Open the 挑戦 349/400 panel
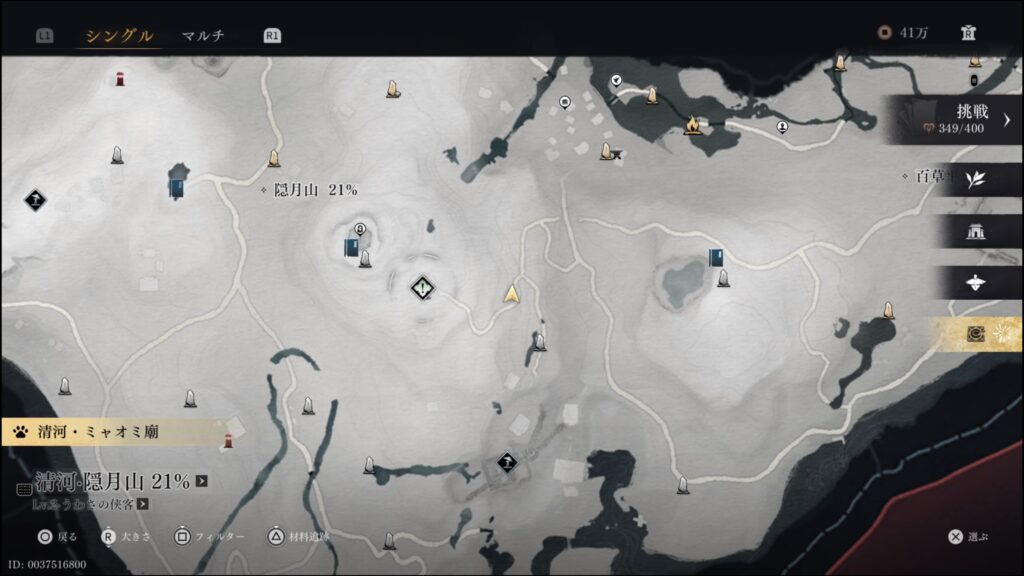 tap(960, 119)
